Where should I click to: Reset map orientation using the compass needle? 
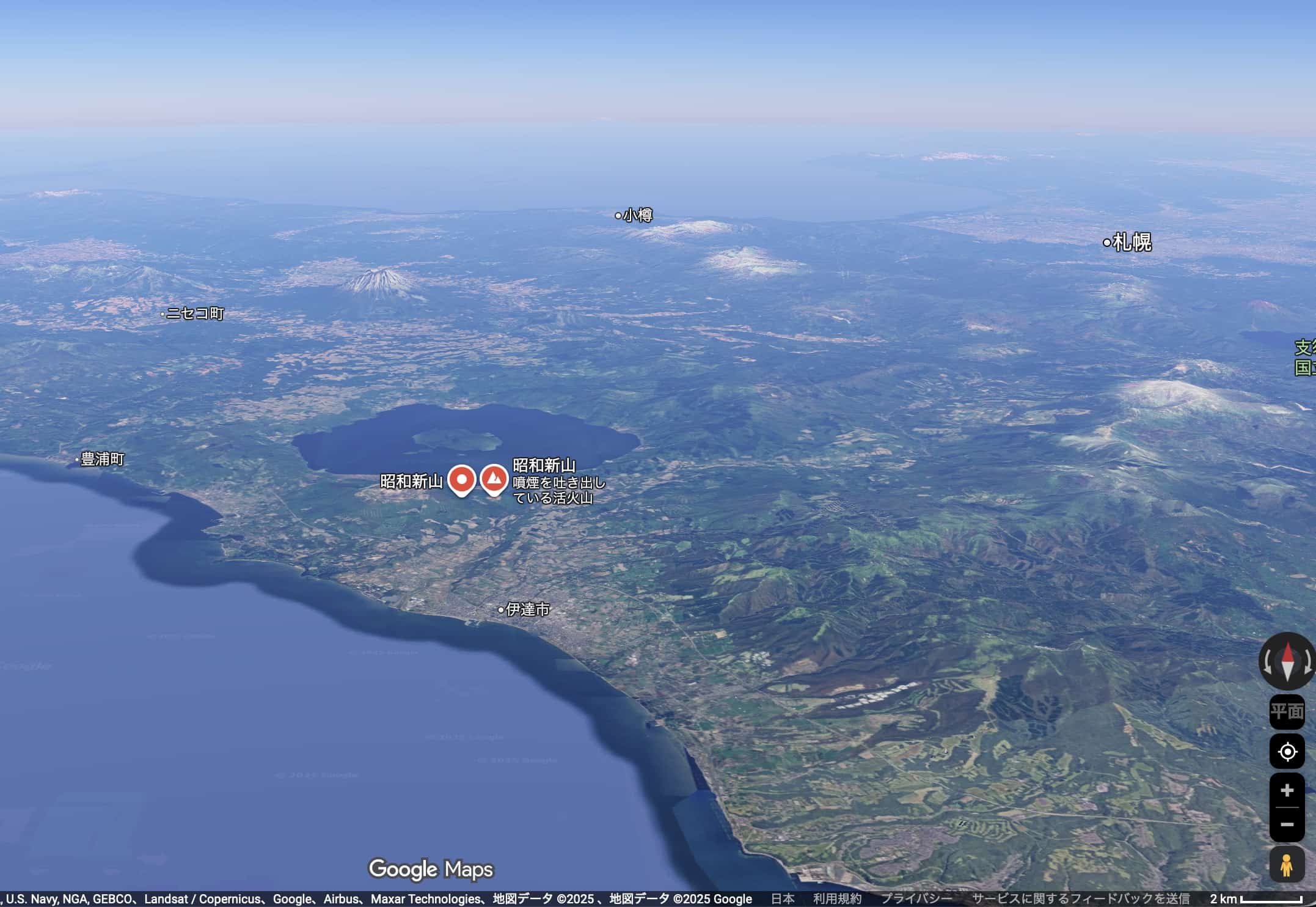[x=1287, y=661]
